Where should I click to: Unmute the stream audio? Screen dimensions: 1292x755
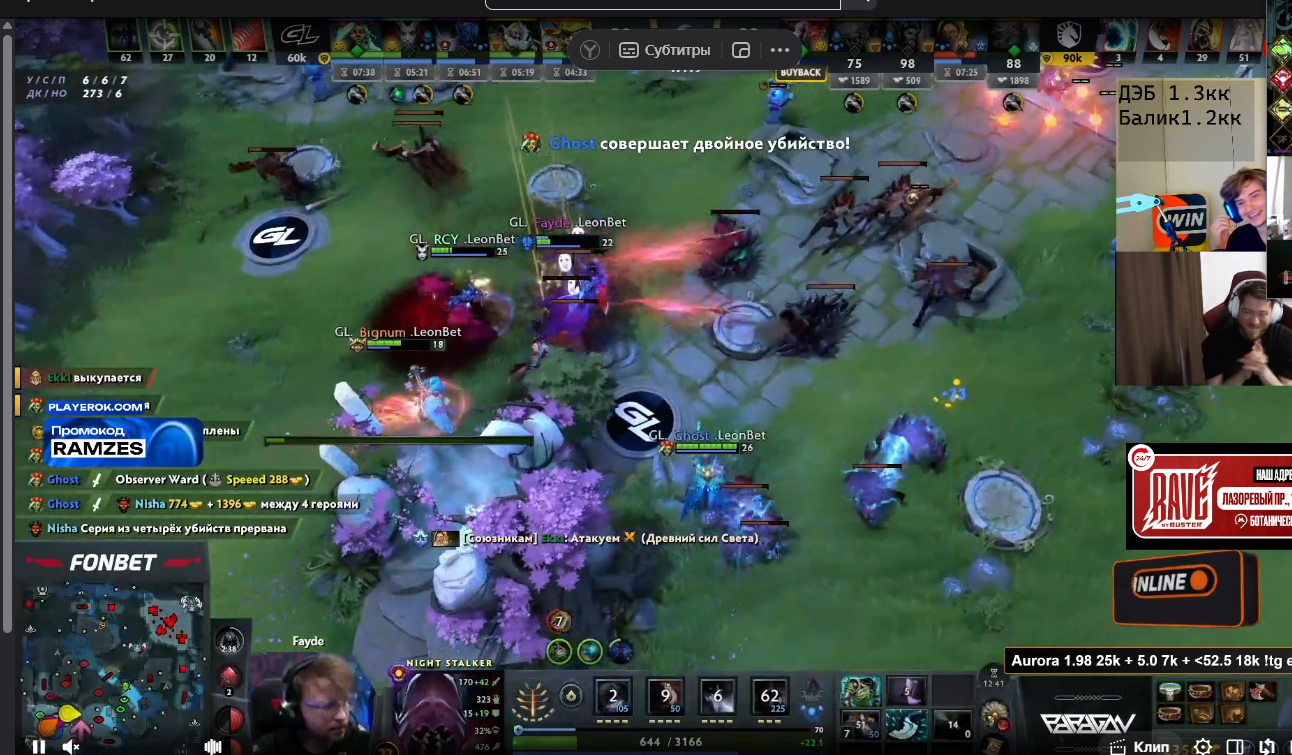pyautogui.click(x=70, y=746)
